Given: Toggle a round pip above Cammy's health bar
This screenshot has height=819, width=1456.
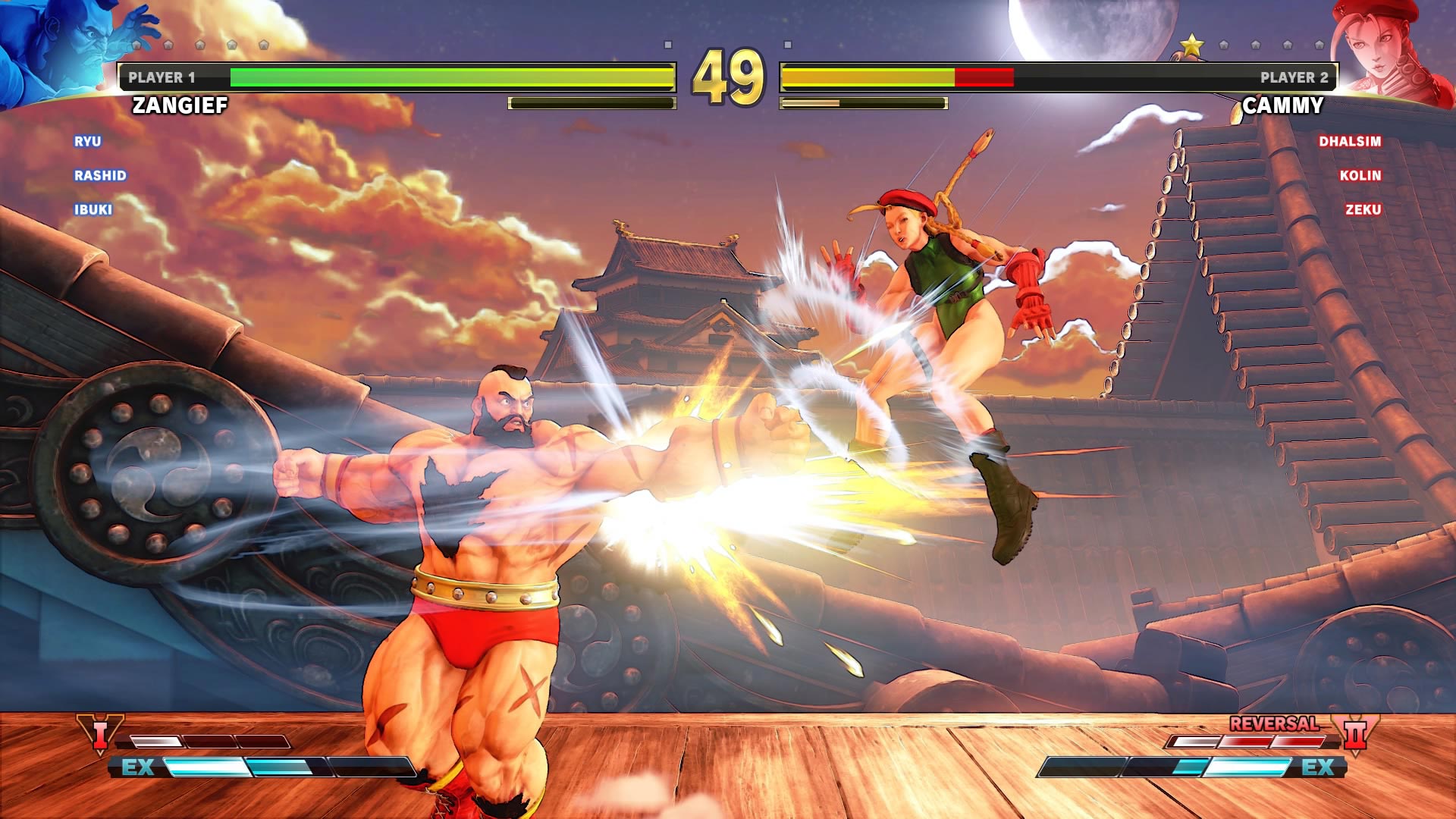Looking at the screenshot, I should (x=1255, y=44).
